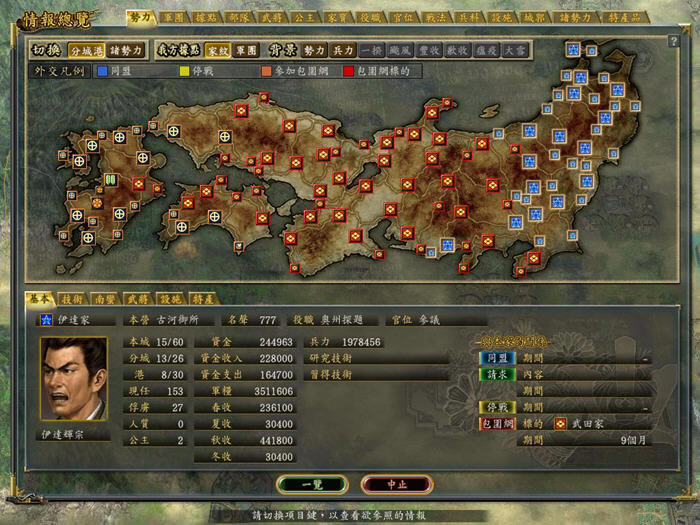Choose 軍團 for base display

pyautogui.click(x=246, y=49)
